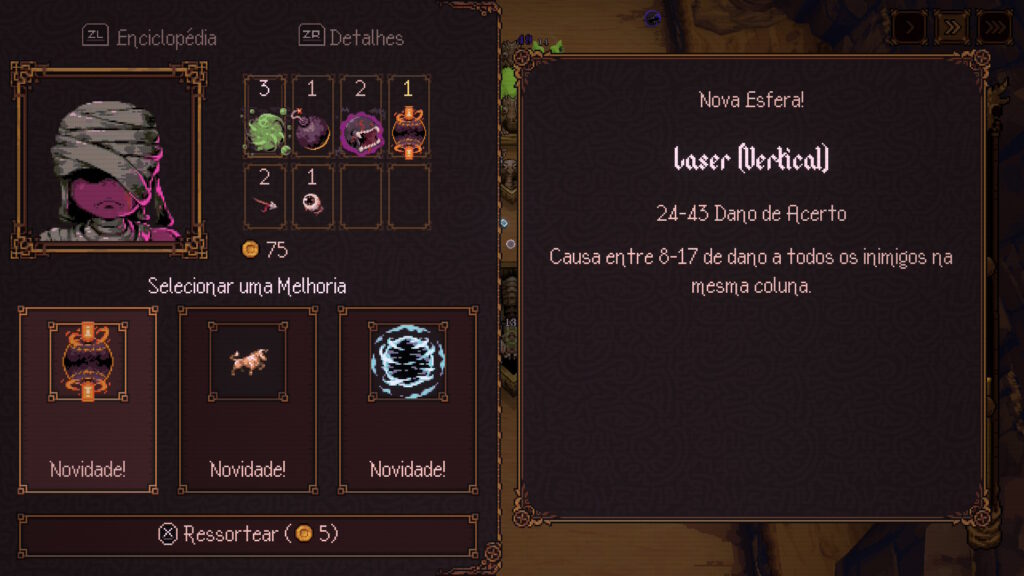
Task: Set game speed to double arrow
Action: coord(951,26)
